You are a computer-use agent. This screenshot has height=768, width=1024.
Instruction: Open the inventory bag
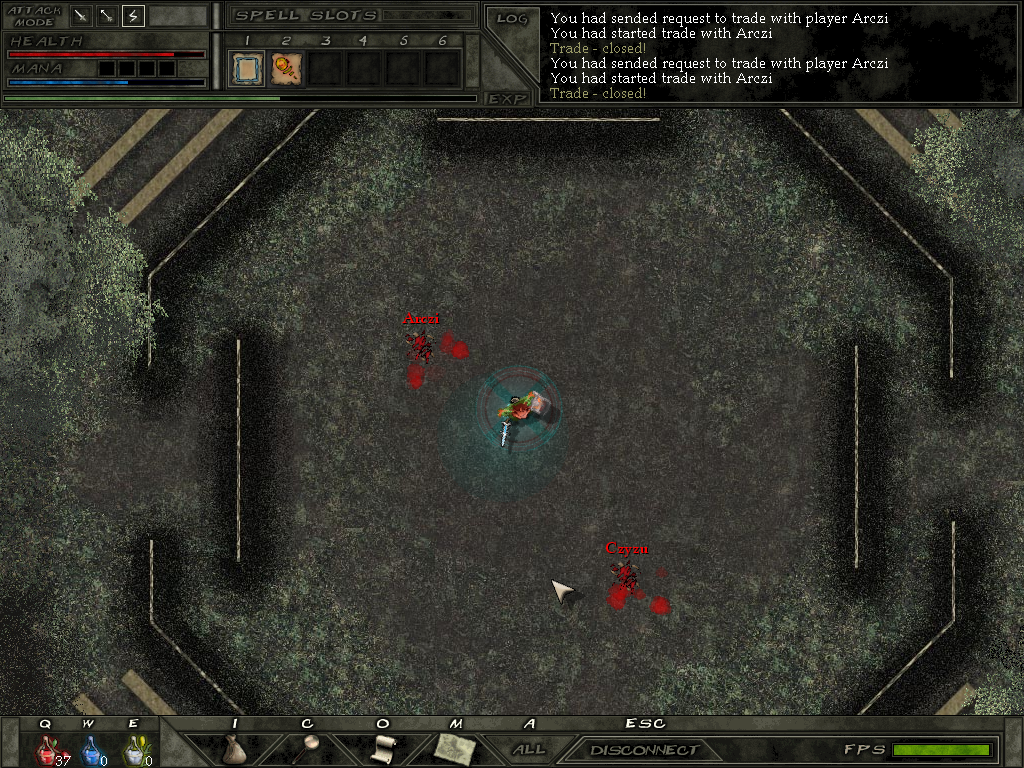pos(234,750)
